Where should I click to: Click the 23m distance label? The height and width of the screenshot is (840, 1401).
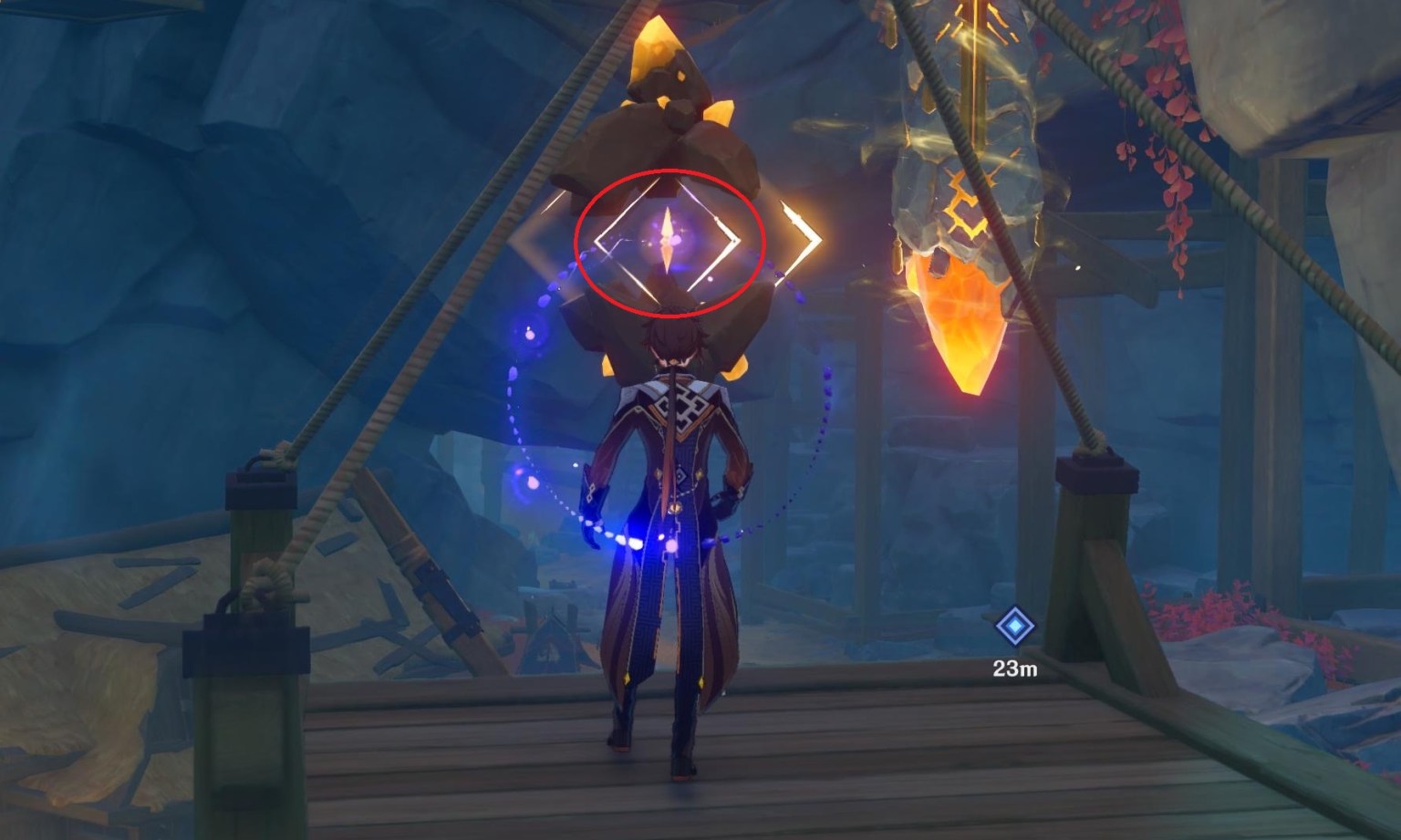1015,669
